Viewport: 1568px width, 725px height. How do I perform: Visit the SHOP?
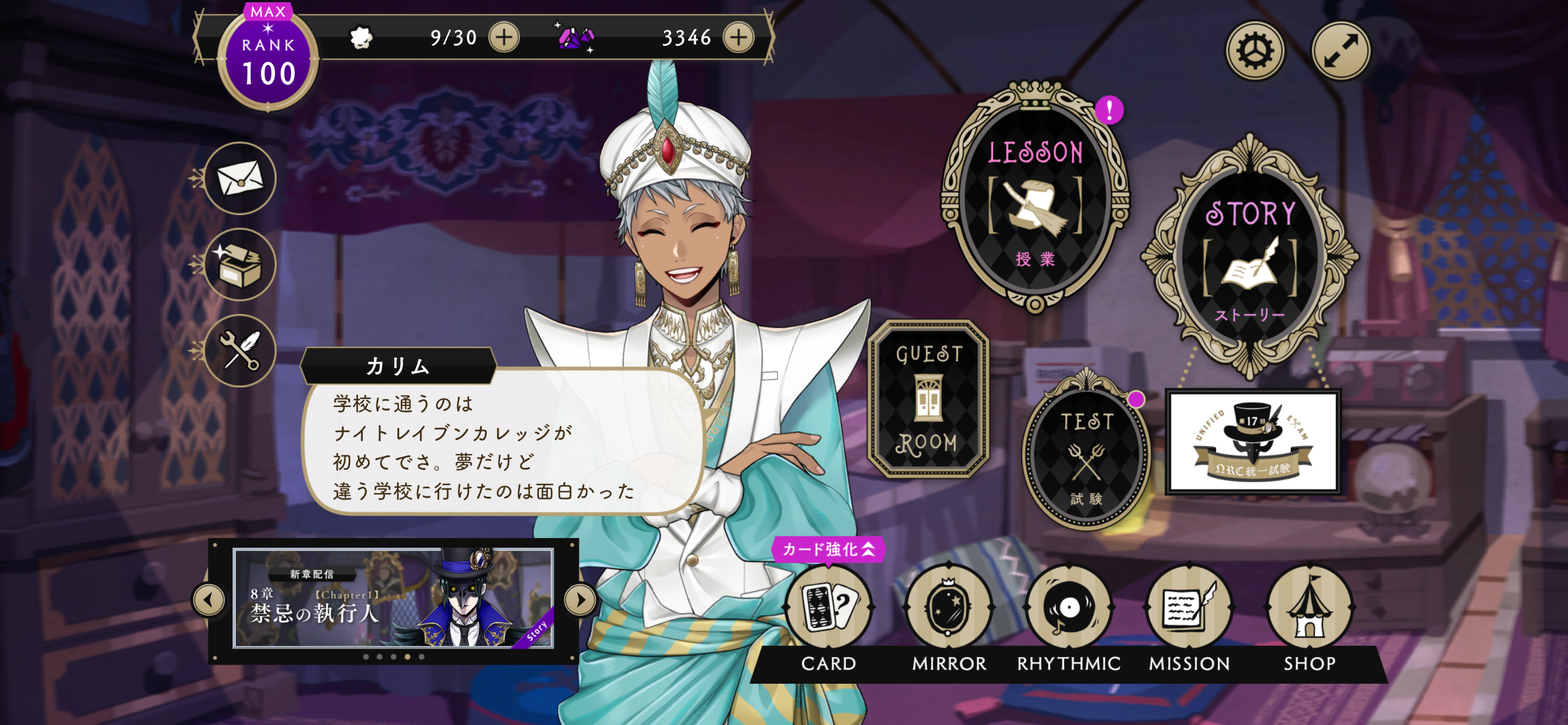[x=1309, y=609]
